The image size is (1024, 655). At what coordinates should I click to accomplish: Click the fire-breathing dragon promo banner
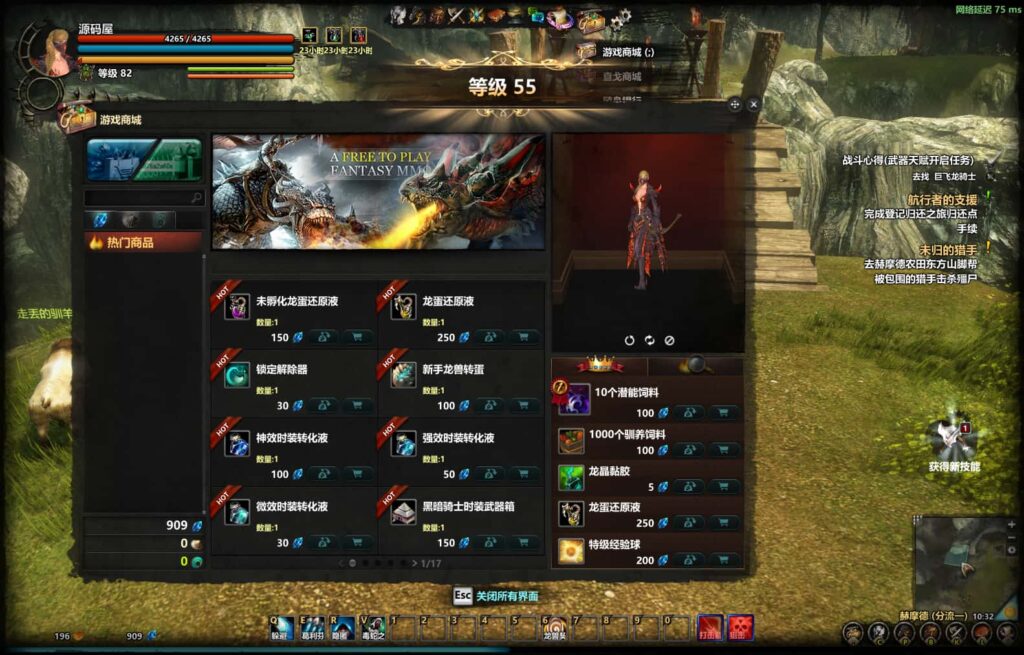(x=379, y=192)
